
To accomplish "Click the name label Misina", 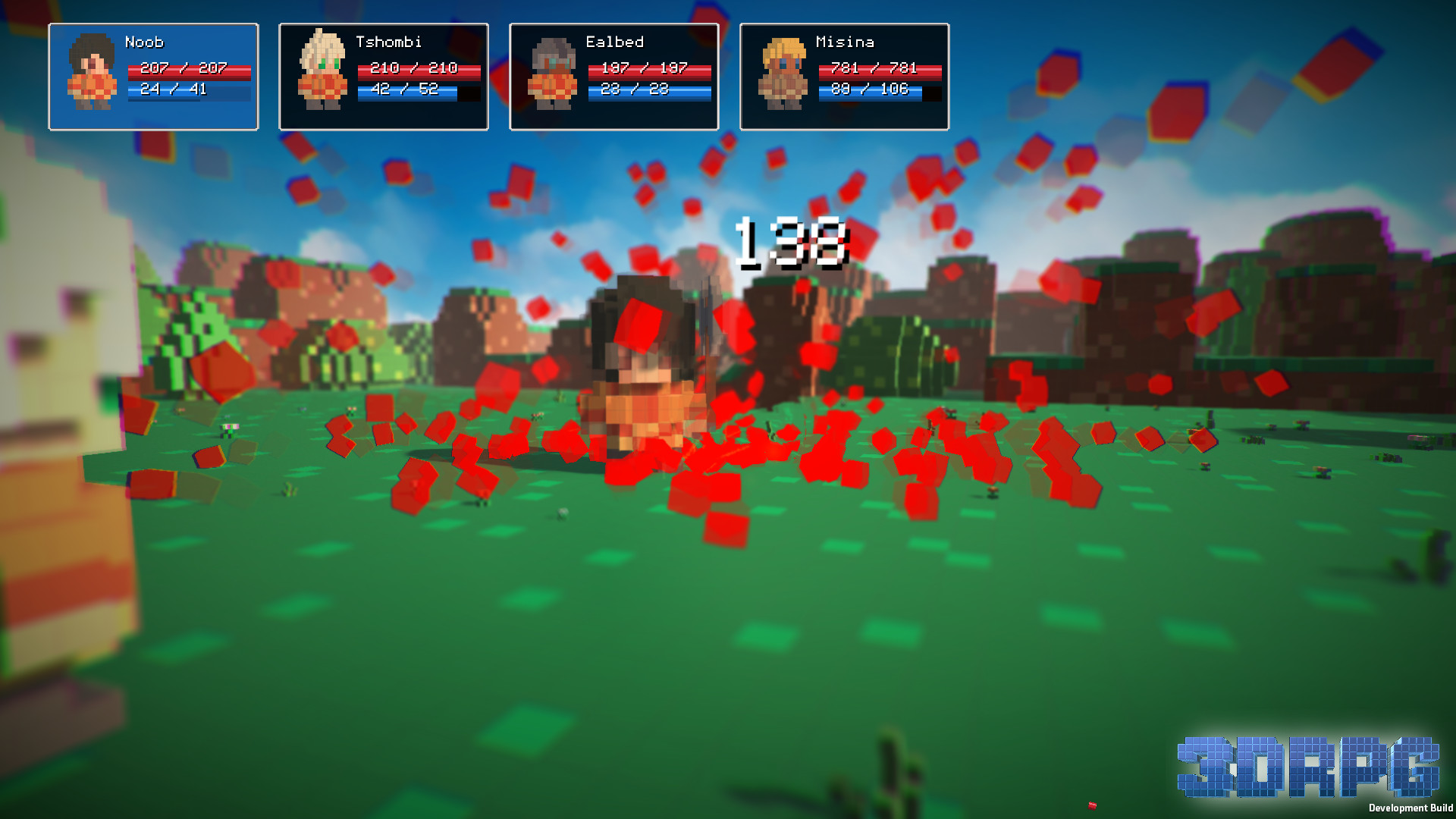I will tap(846, 42).
